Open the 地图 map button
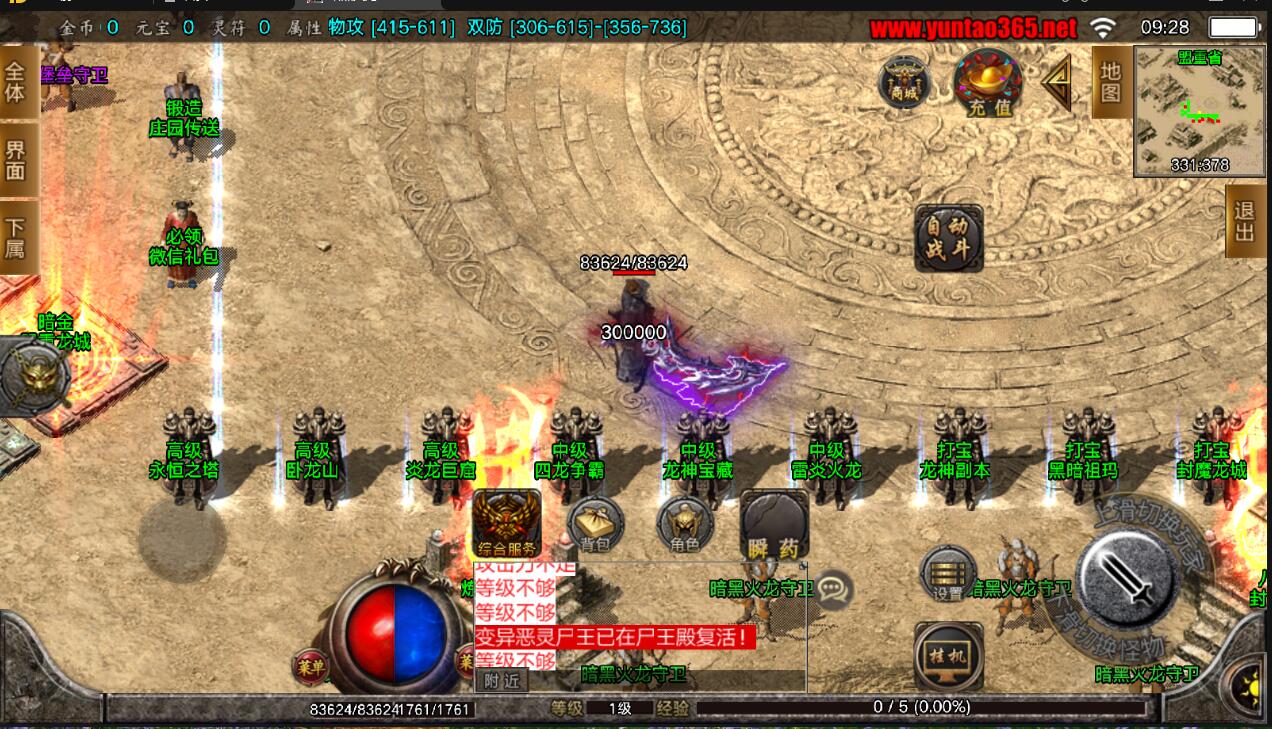 (x=1110, y=82)
